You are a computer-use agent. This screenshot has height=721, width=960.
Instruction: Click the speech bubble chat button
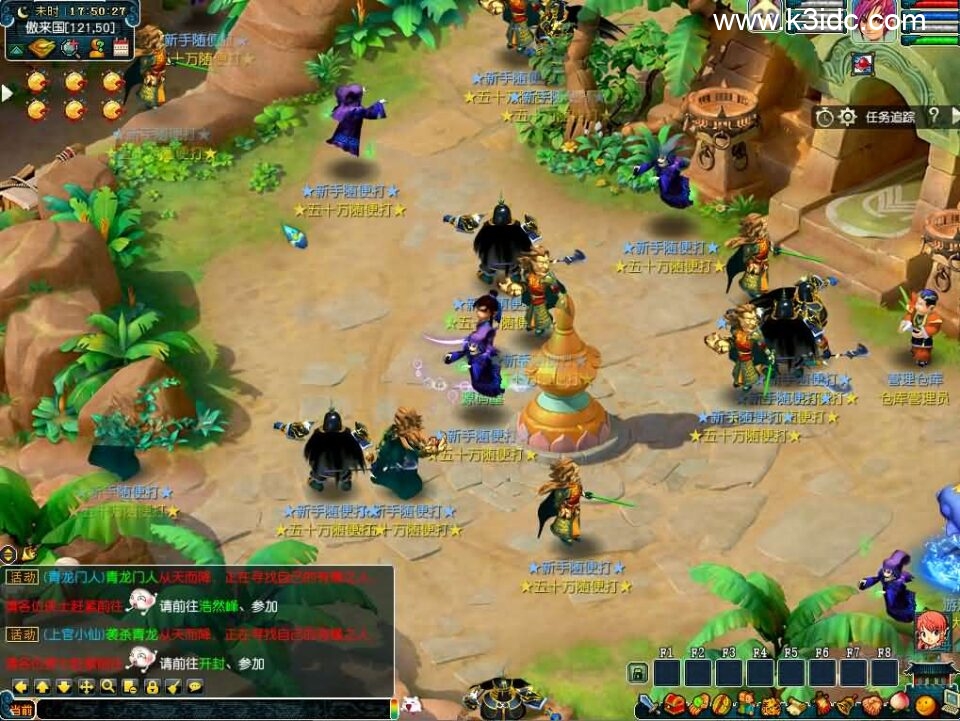point(195,687)
